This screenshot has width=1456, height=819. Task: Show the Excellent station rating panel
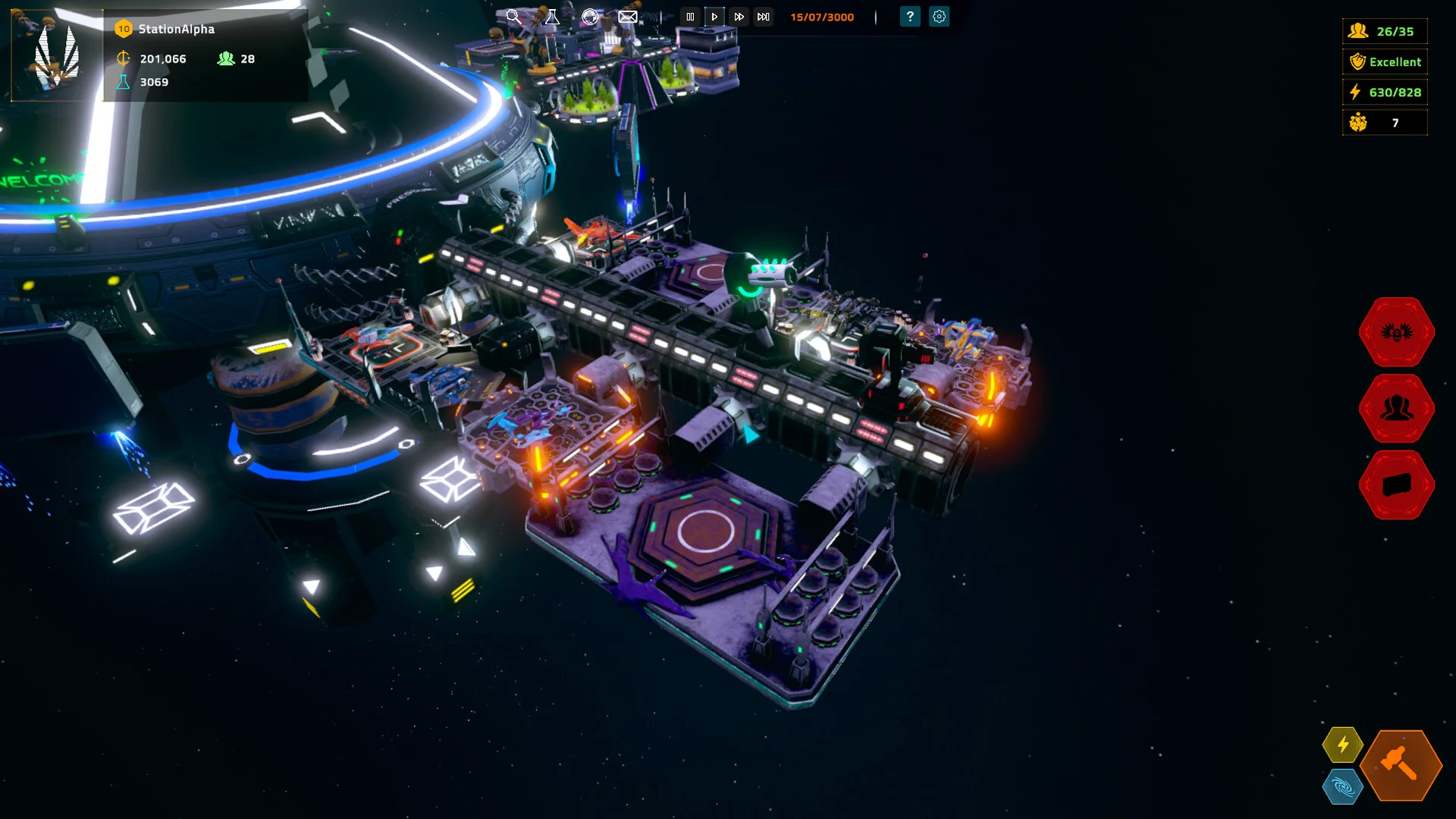[x=1385, y=61]
